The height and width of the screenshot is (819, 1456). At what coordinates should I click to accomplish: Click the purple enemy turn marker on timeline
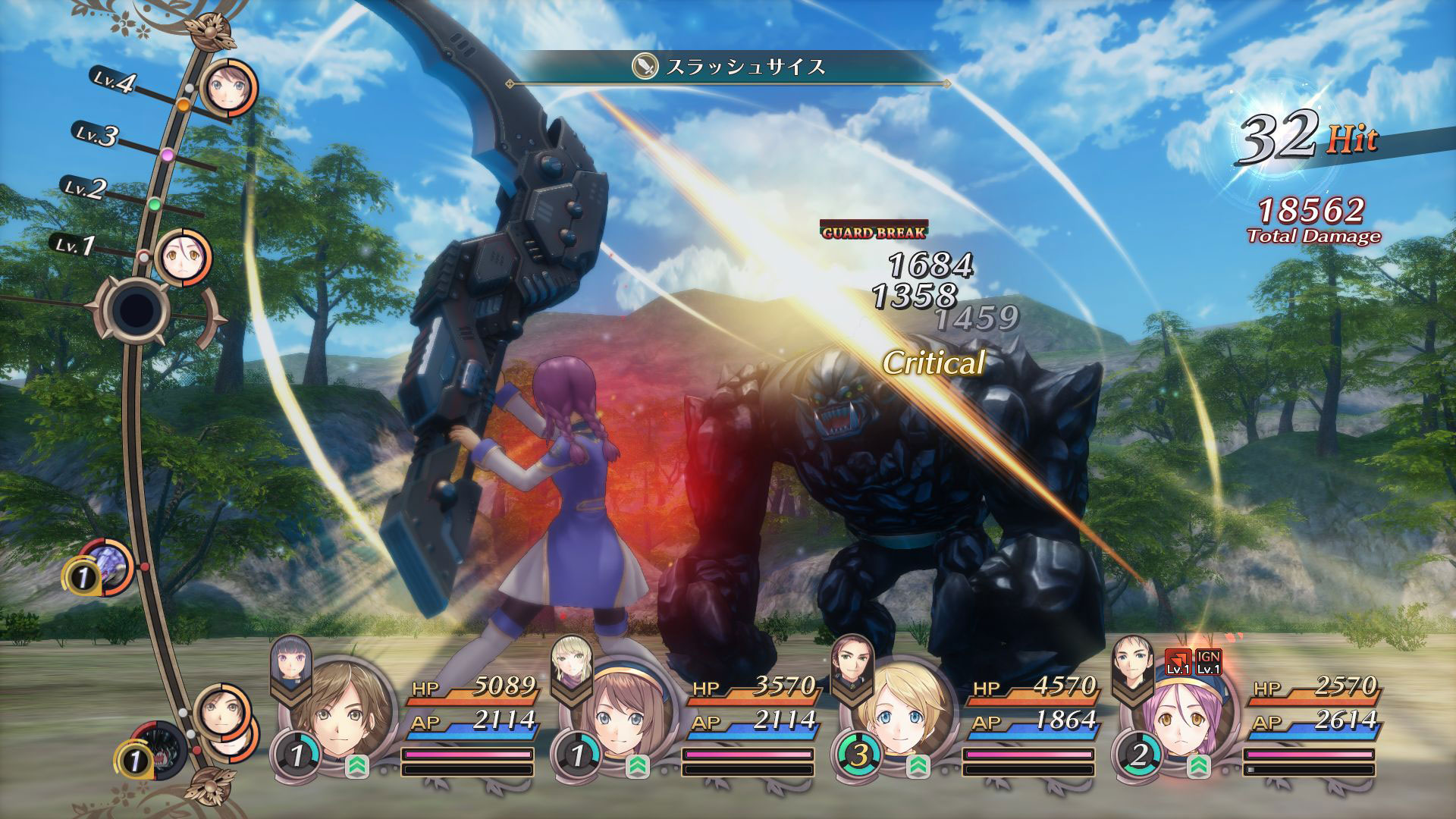106,567
